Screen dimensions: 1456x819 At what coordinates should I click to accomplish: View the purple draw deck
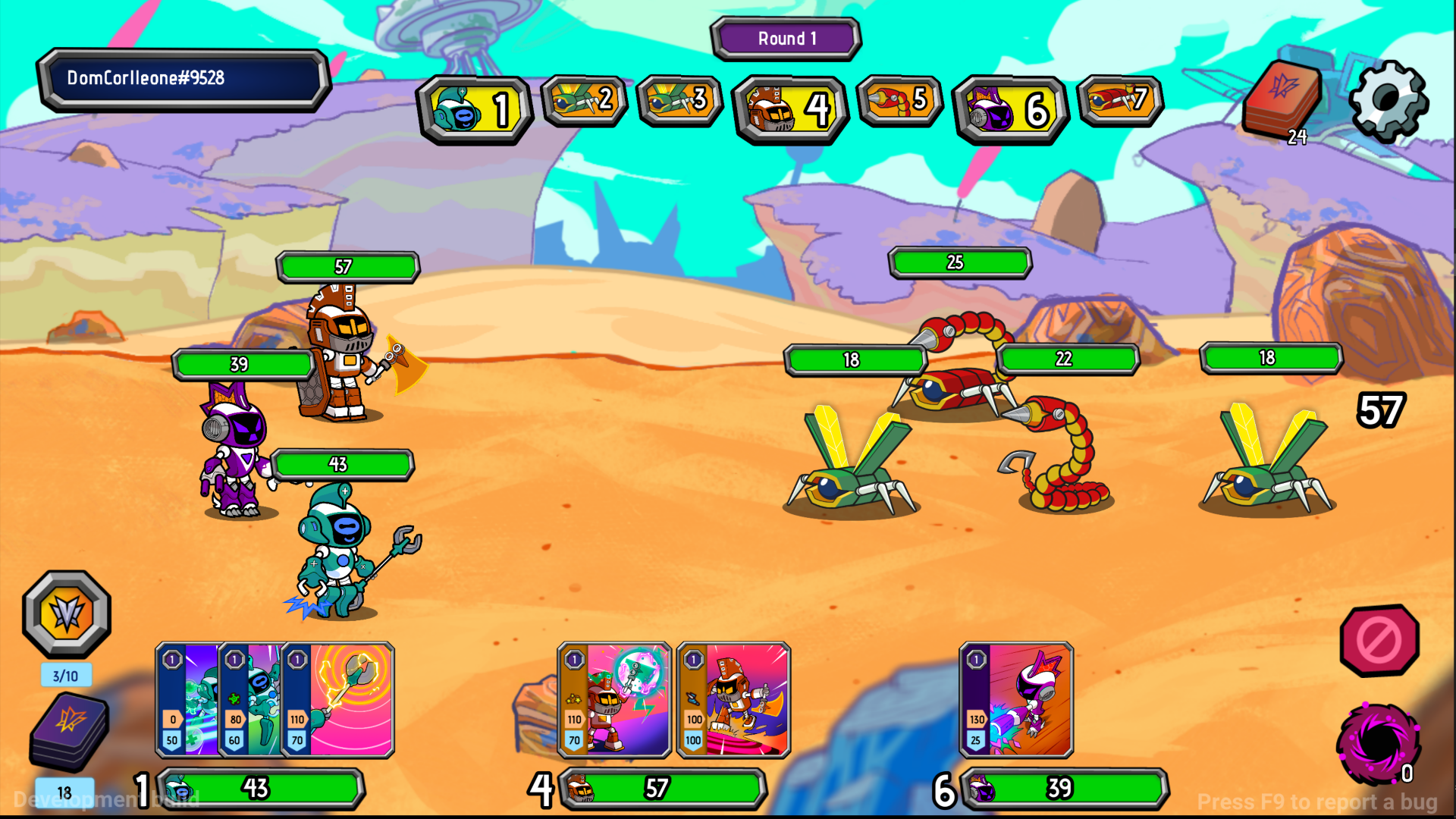(x=70, y=732)
